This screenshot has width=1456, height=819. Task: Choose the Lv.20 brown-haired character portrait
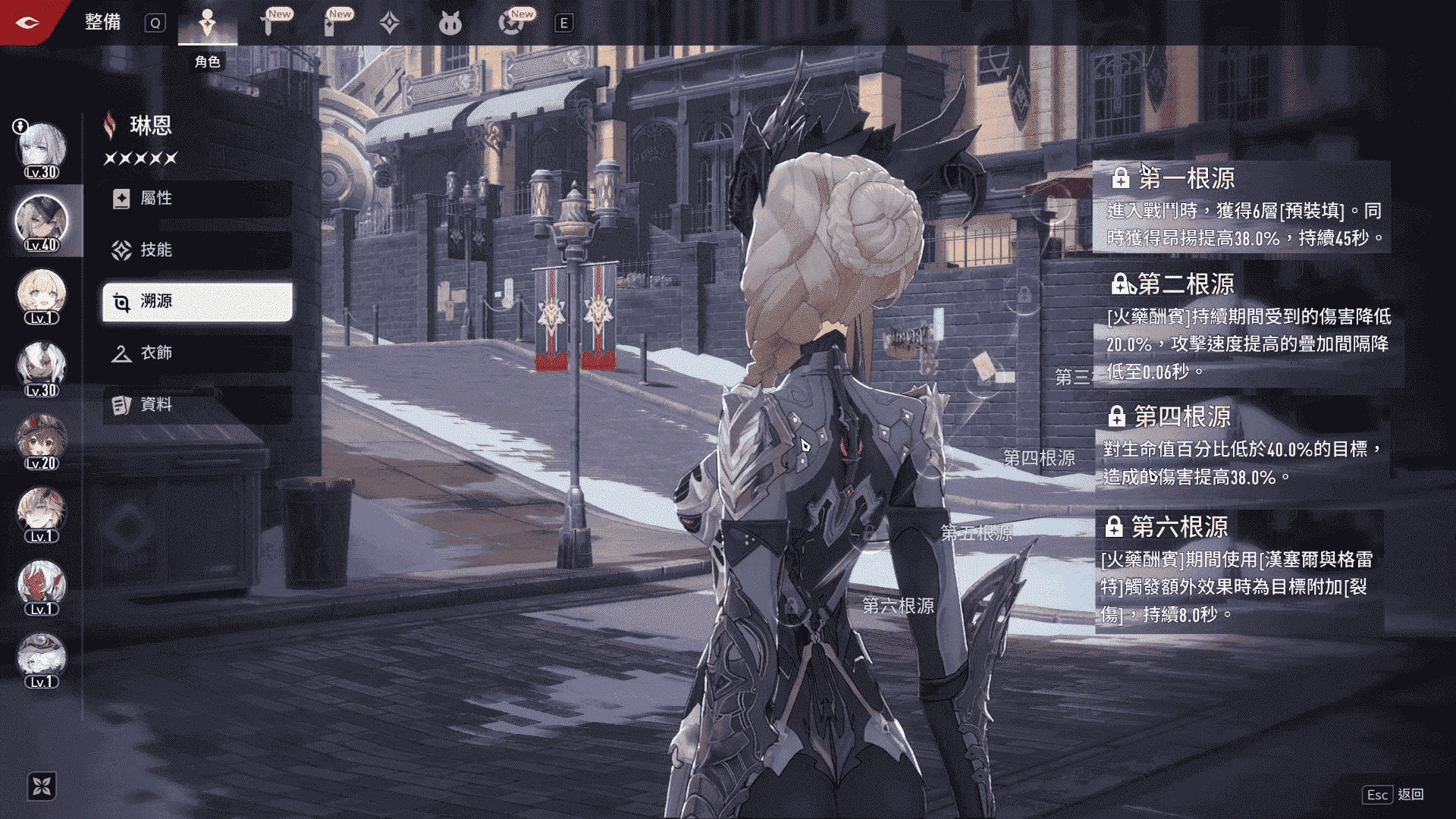pyautogui.click(x=41, y=440)
